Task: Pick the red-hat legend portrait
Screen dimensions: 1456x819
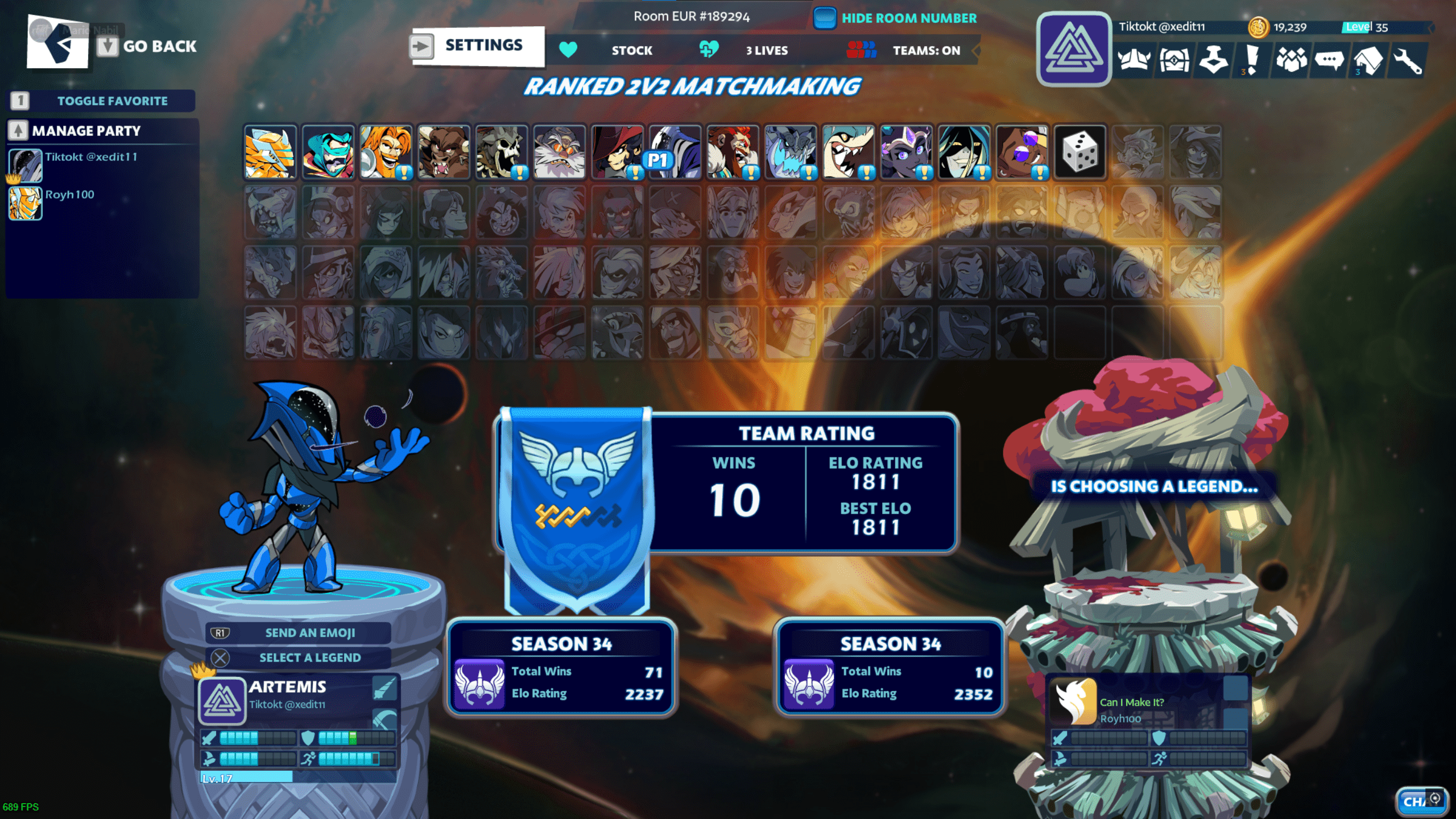Action: click(617, 152)
